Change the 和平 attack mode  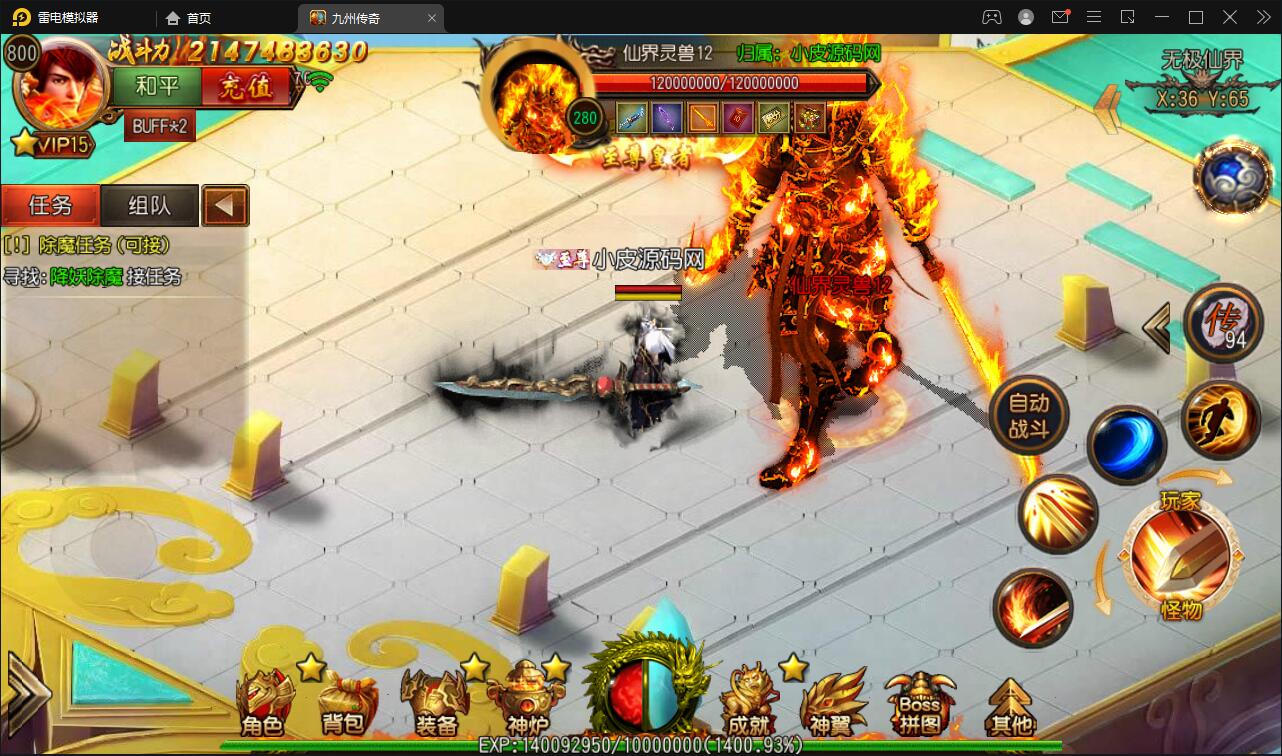157,87
